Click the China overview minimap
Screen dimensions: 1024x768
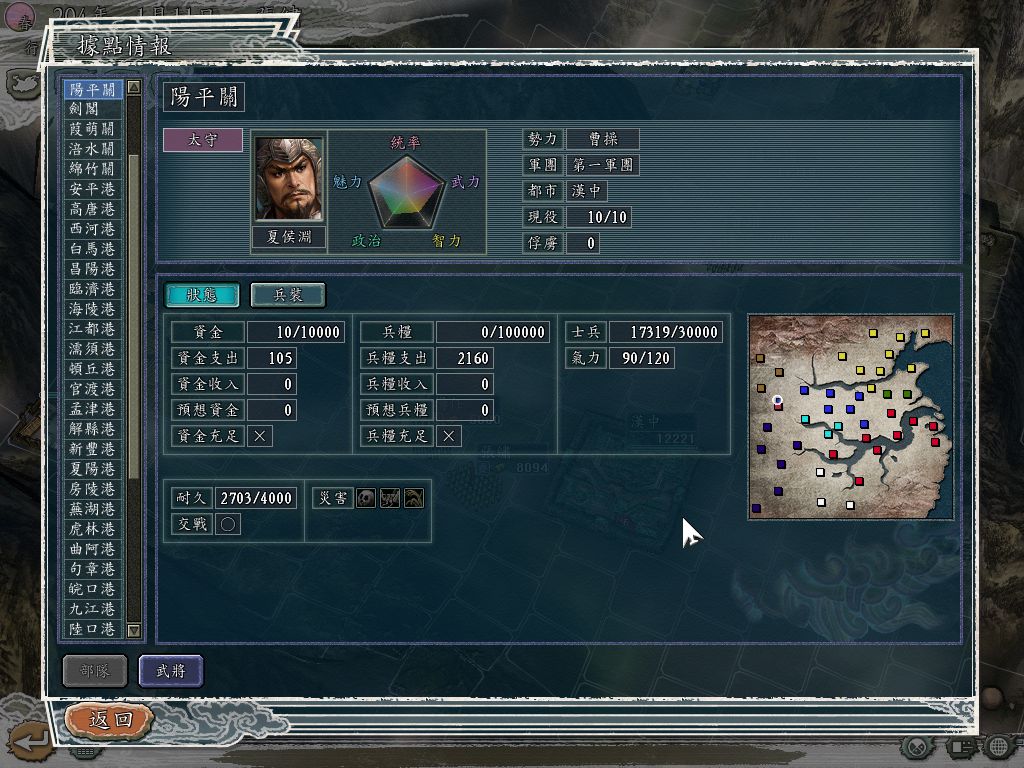point(850,417)
